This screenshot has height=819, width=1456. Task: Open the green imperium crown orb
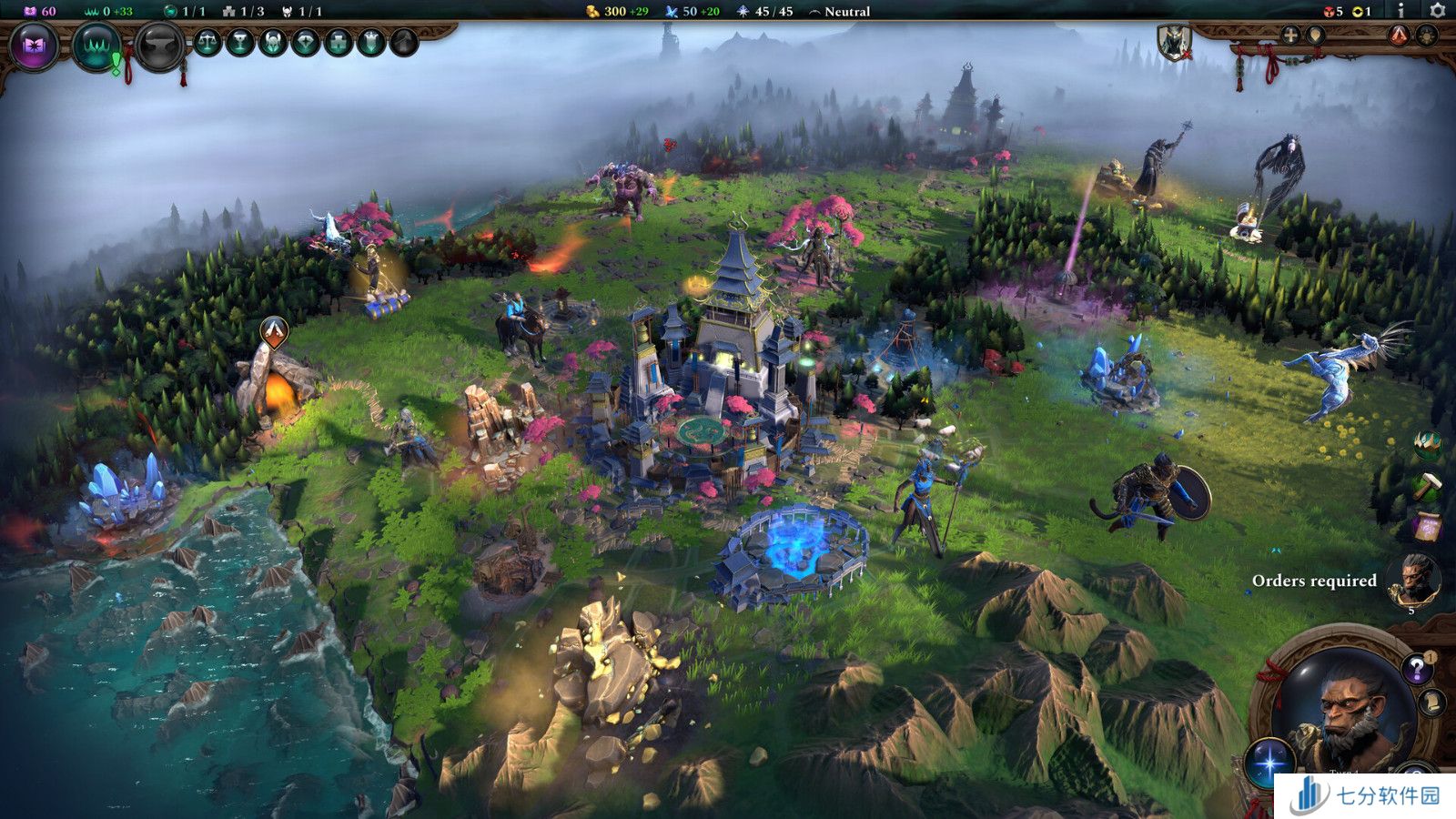(x=96, y=45)
